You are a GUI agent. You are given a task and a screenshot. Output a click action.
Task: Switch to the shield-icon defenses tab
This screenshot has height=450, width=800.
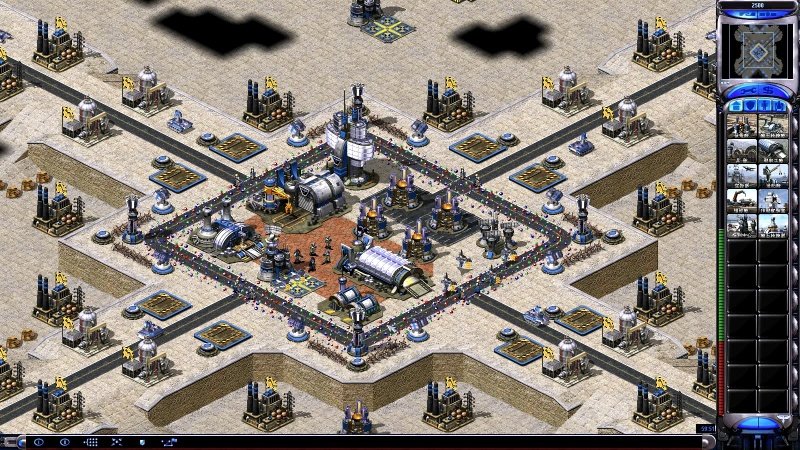749,103
